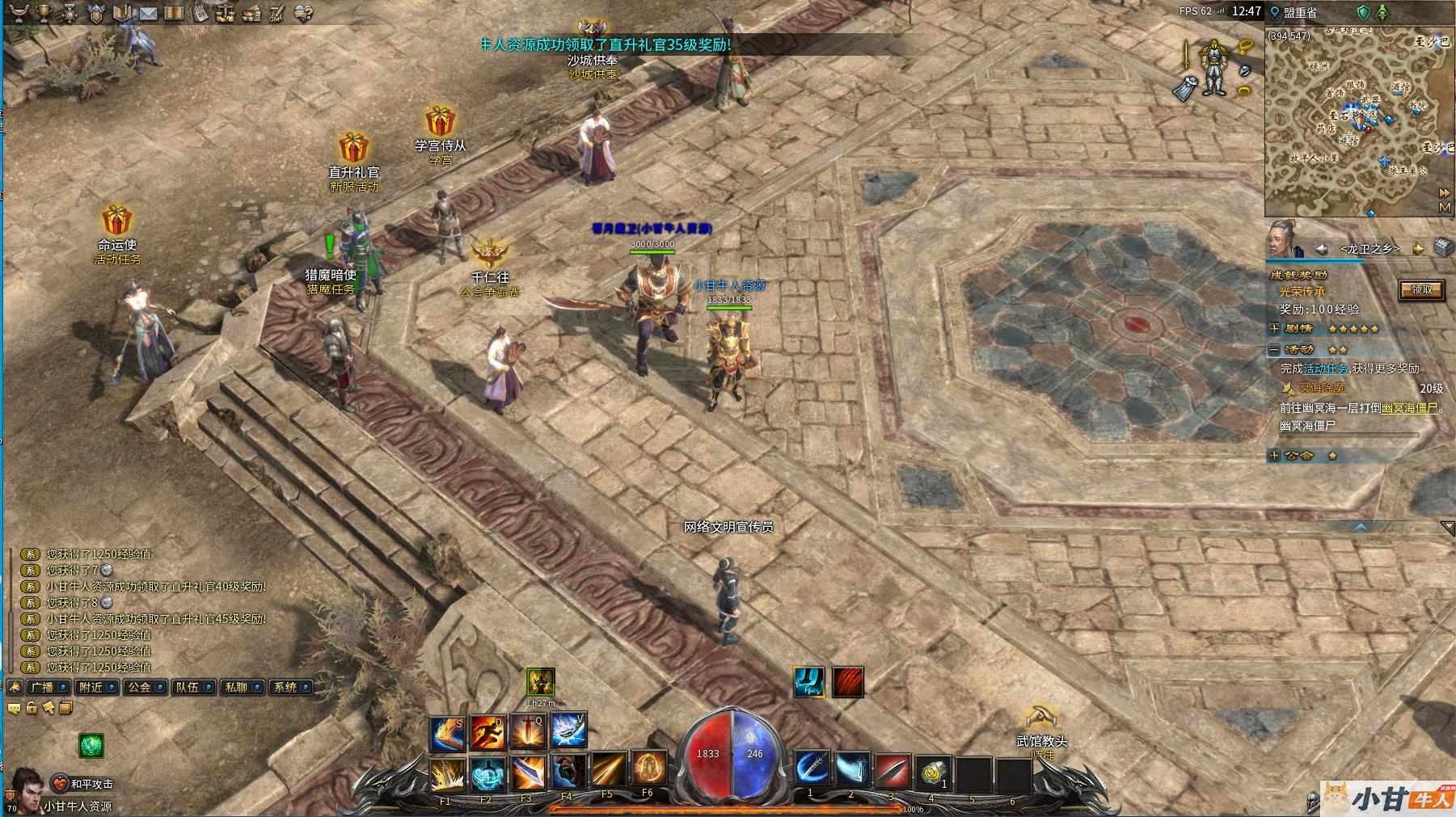This screenshot has width=1456, height=817.
Task: Expand the 剧情 quest section
Action: tap(1274, 329)
